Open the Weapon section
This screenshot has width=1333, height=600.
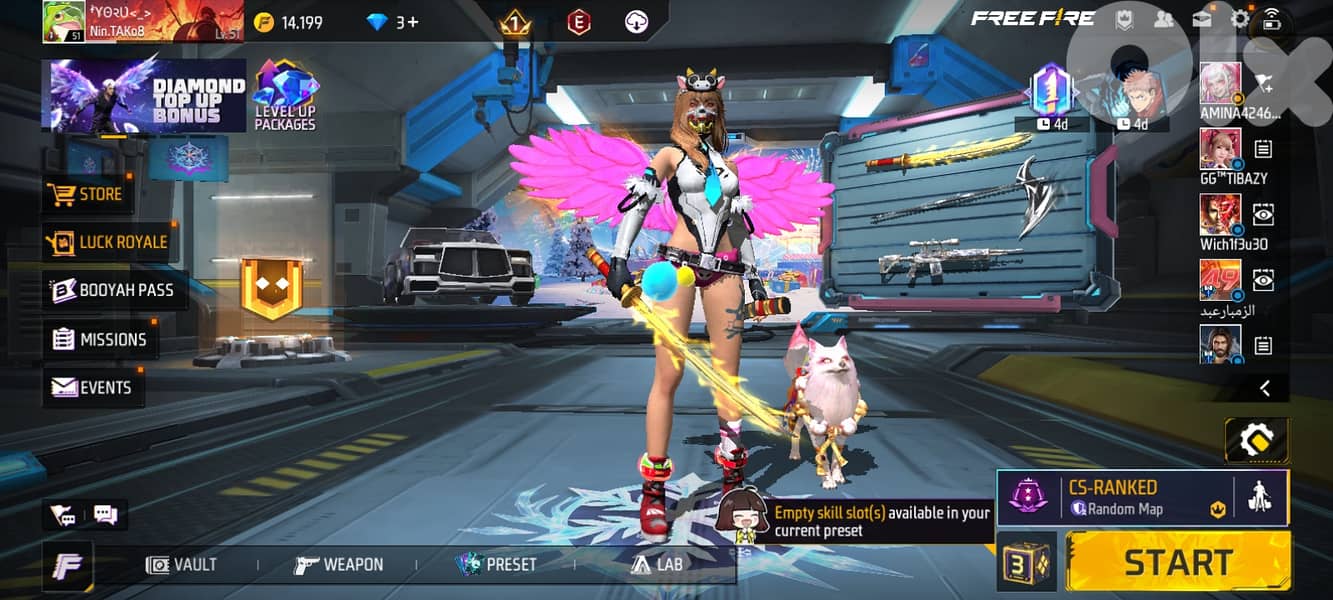(x=339, y=565)
